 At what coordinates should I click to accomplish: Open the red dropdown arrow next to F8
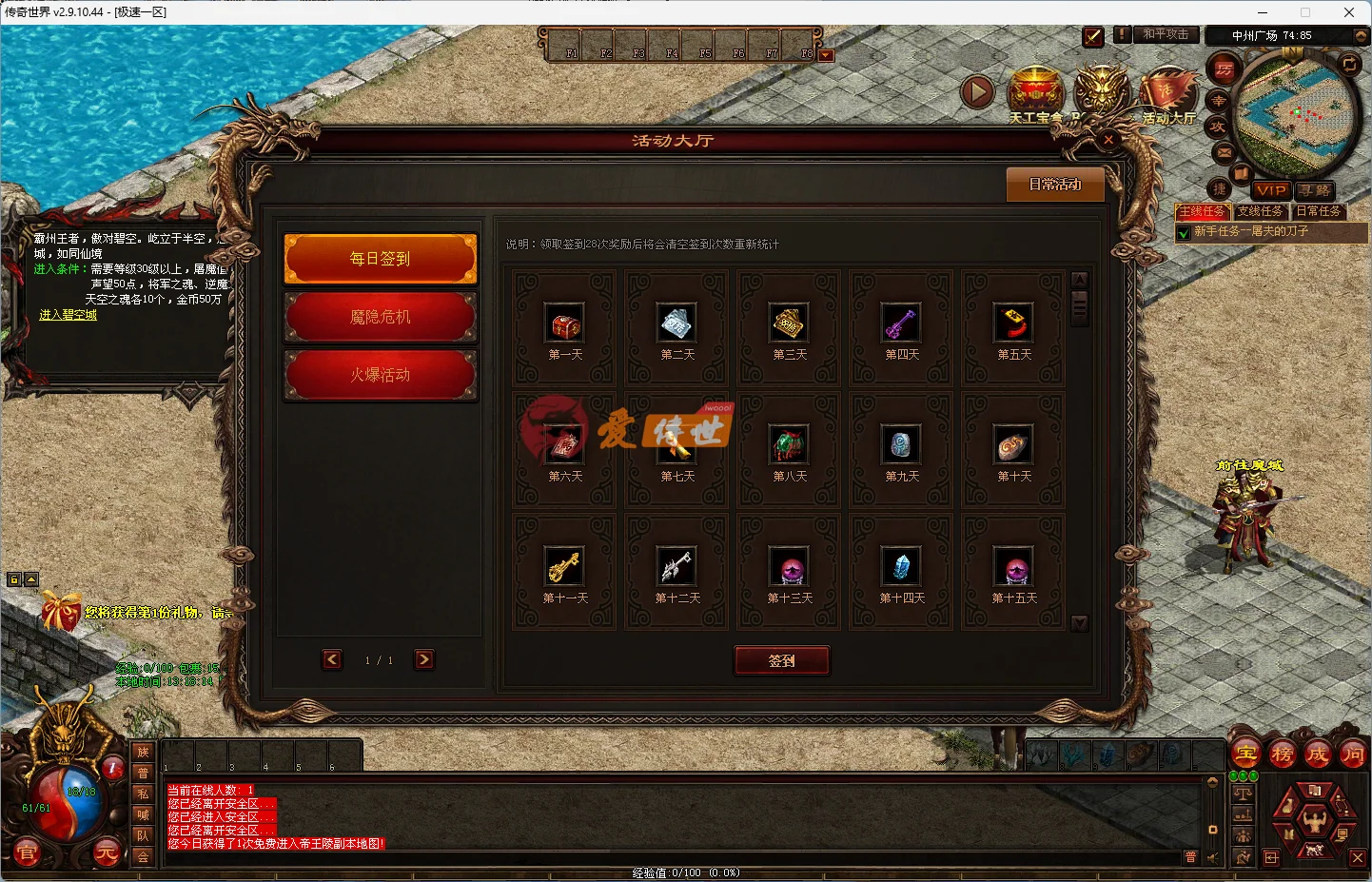pyautogui.click(x=824, y=54)
